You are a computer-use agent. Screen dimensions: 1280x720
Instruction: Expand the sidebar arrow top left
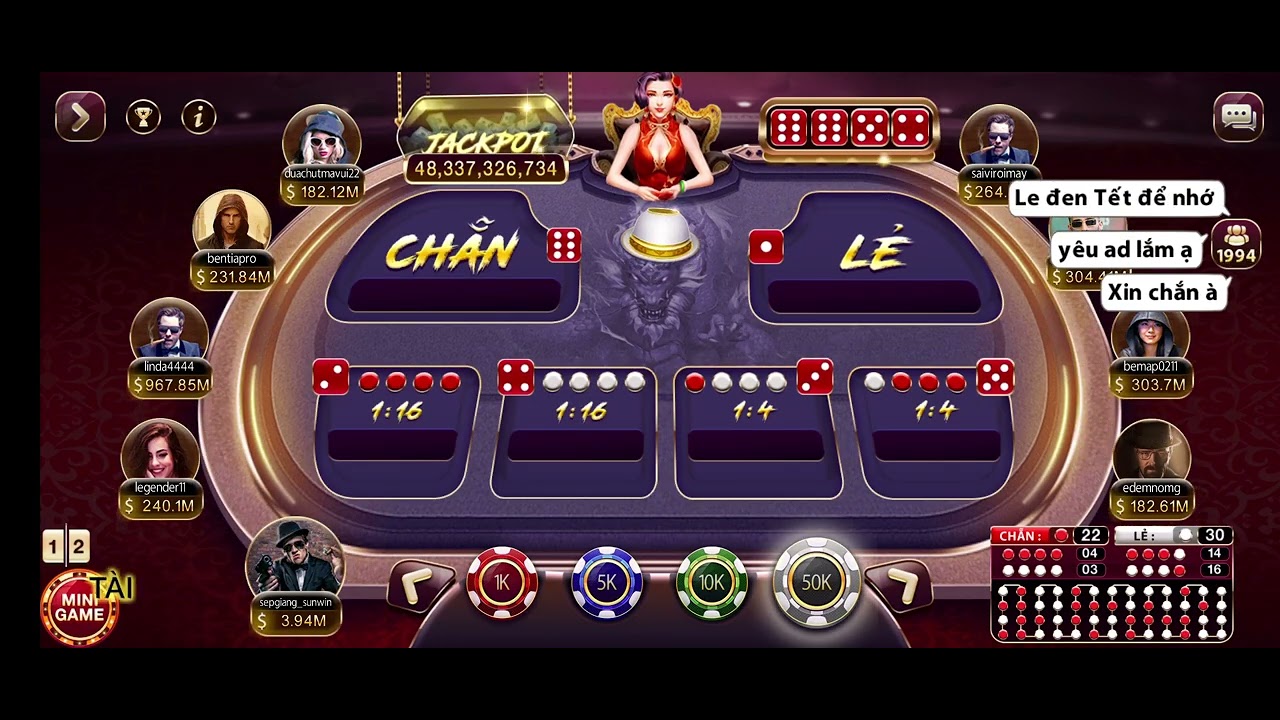tap(80, 115)
